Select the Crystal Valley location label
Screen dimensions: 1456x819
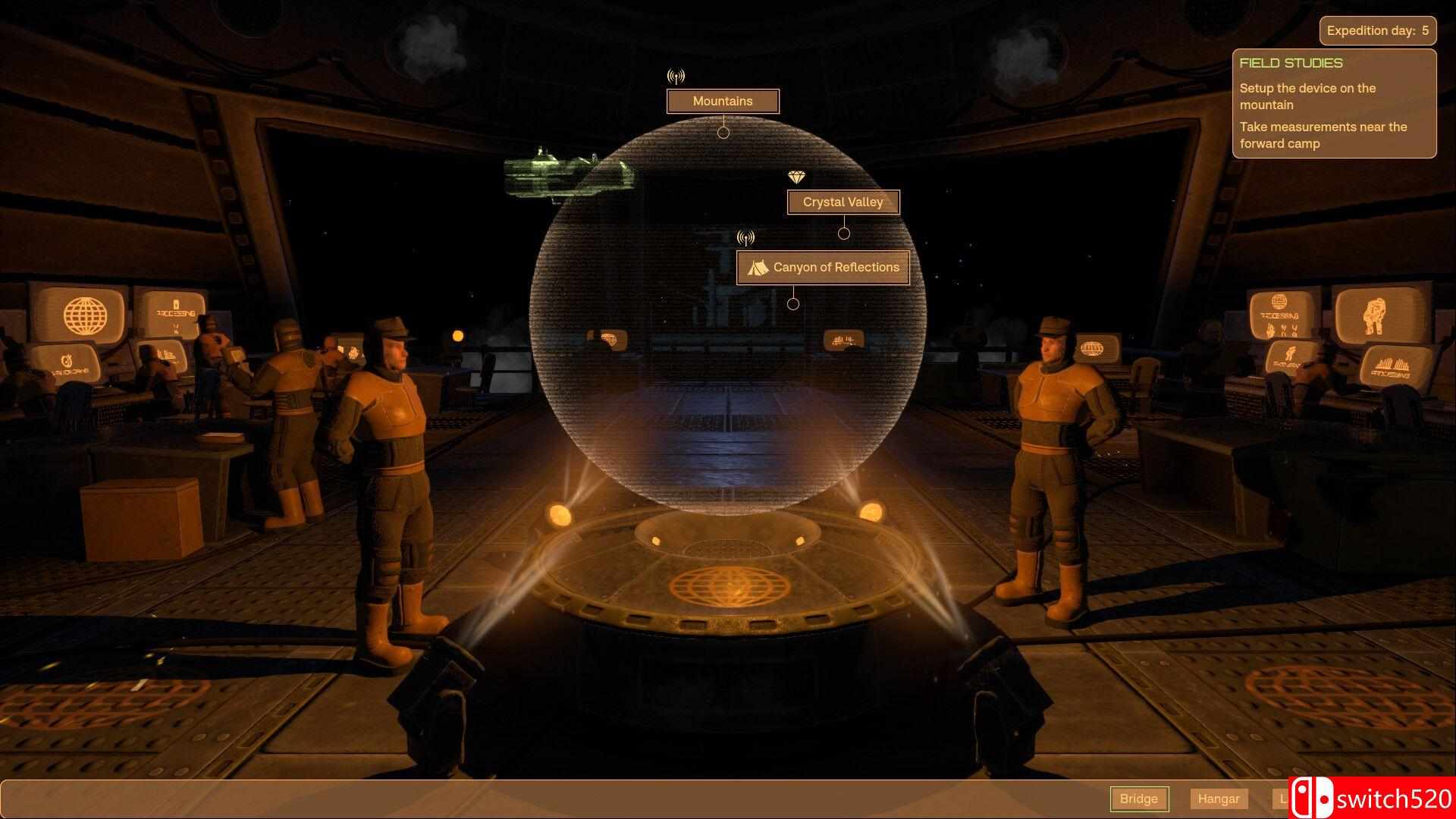[843, 202]
